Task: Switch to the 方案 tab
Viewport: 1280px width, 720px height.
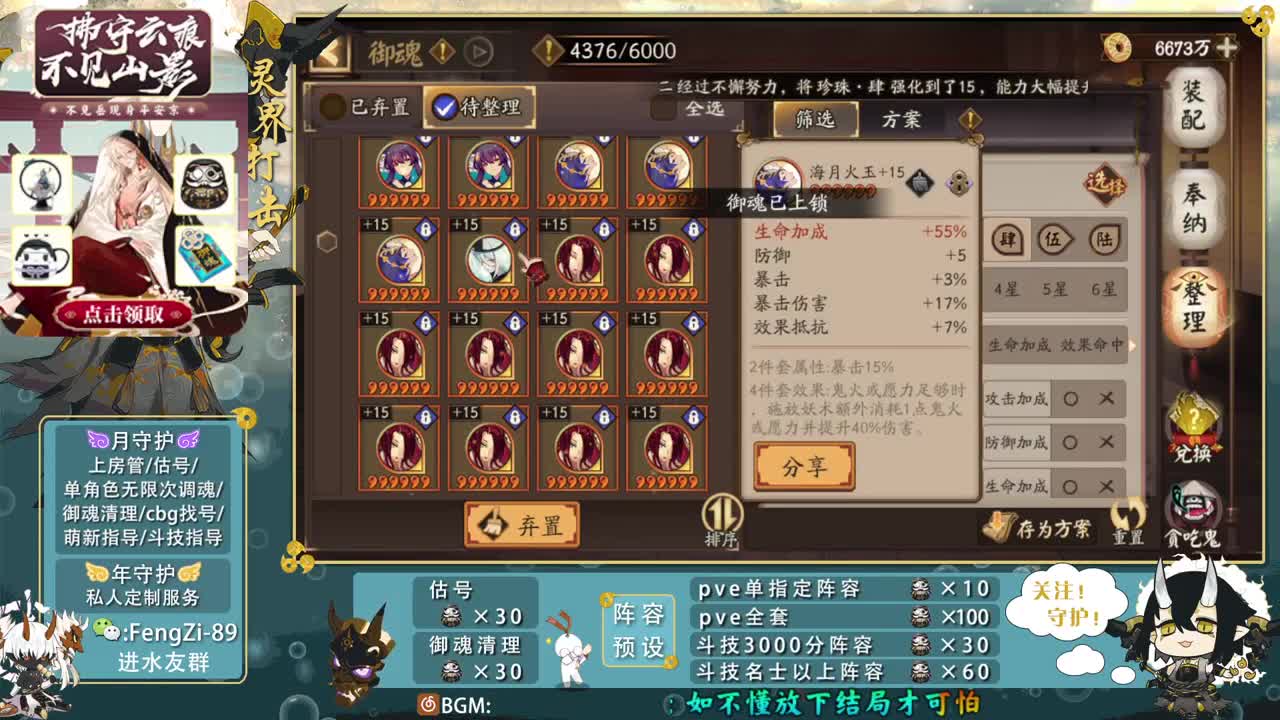Action: coord(900,119)
